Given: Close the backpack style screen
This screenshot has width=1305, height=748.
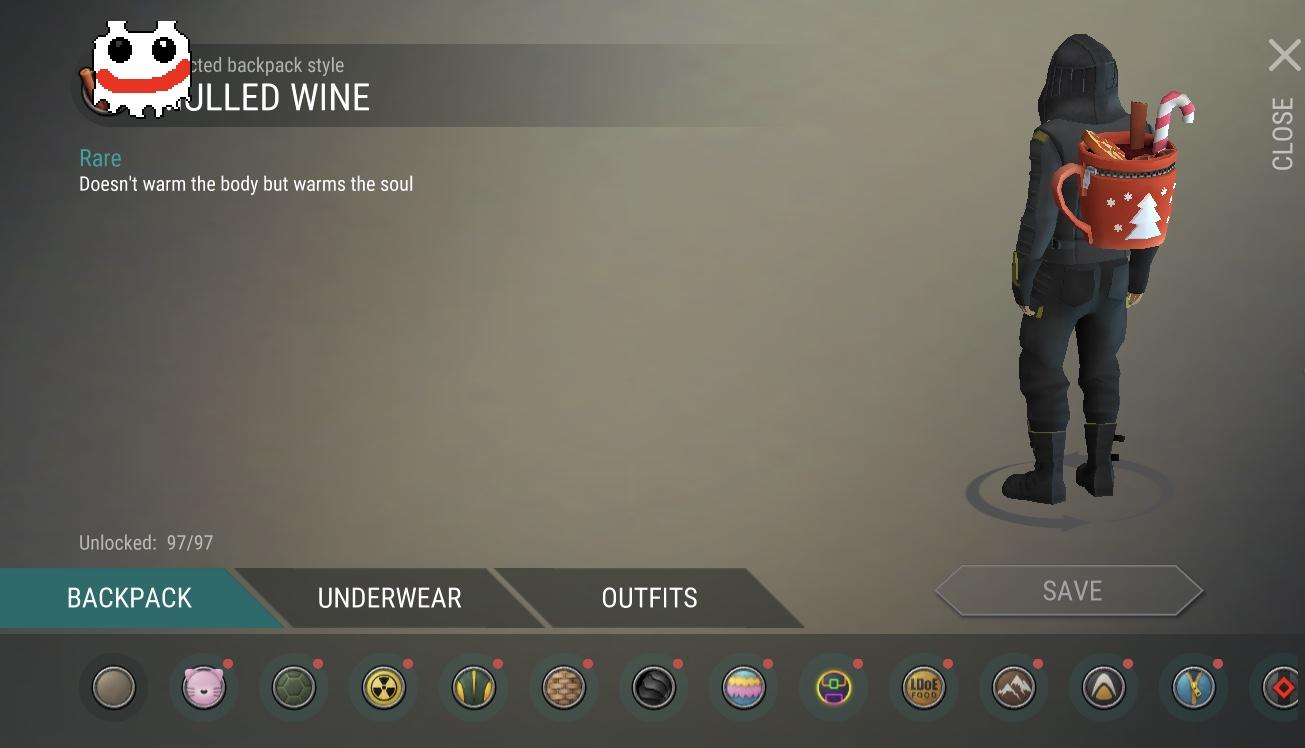Looking at the screenshot, I should (1284, 56).
